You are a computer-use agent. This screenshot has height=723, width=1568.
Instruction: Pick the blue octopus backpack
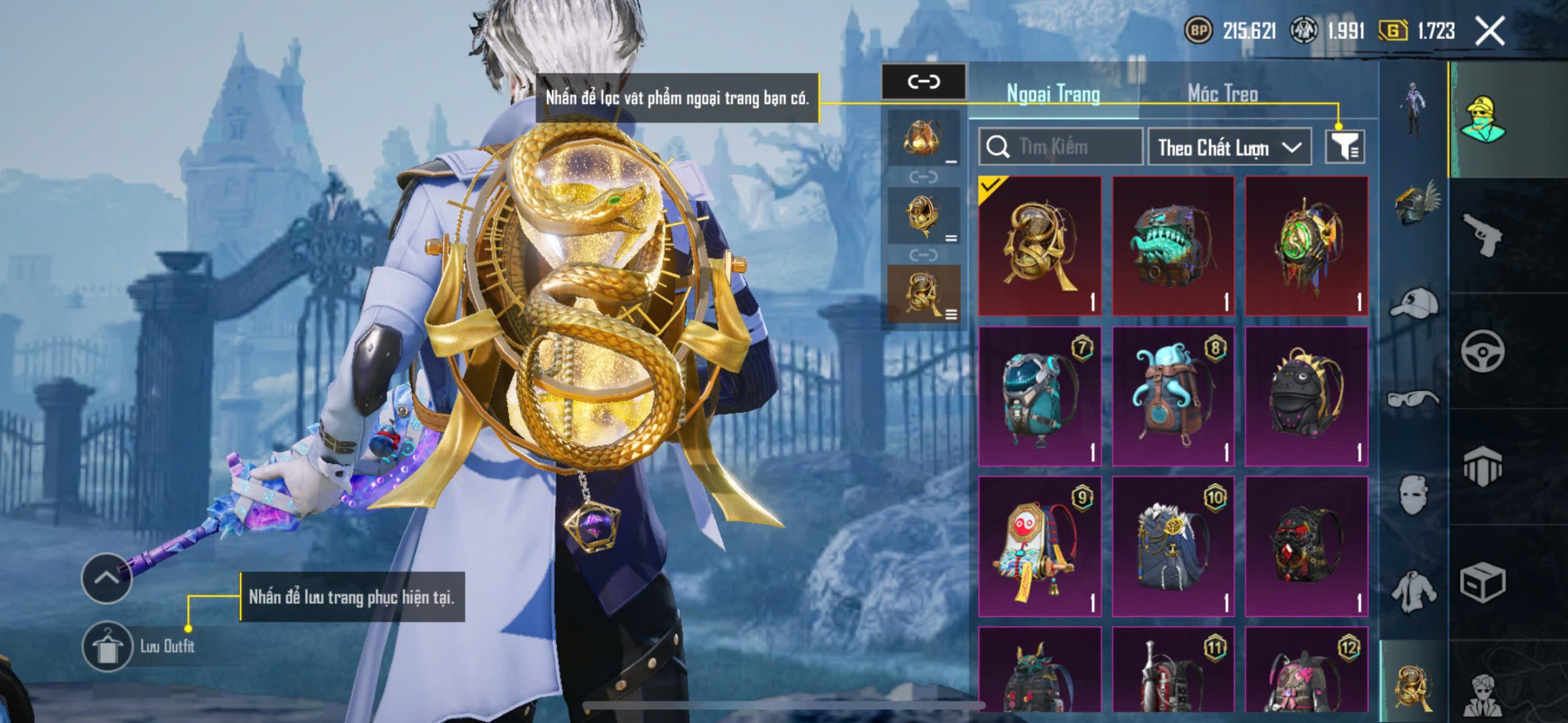coord(1172,396)
